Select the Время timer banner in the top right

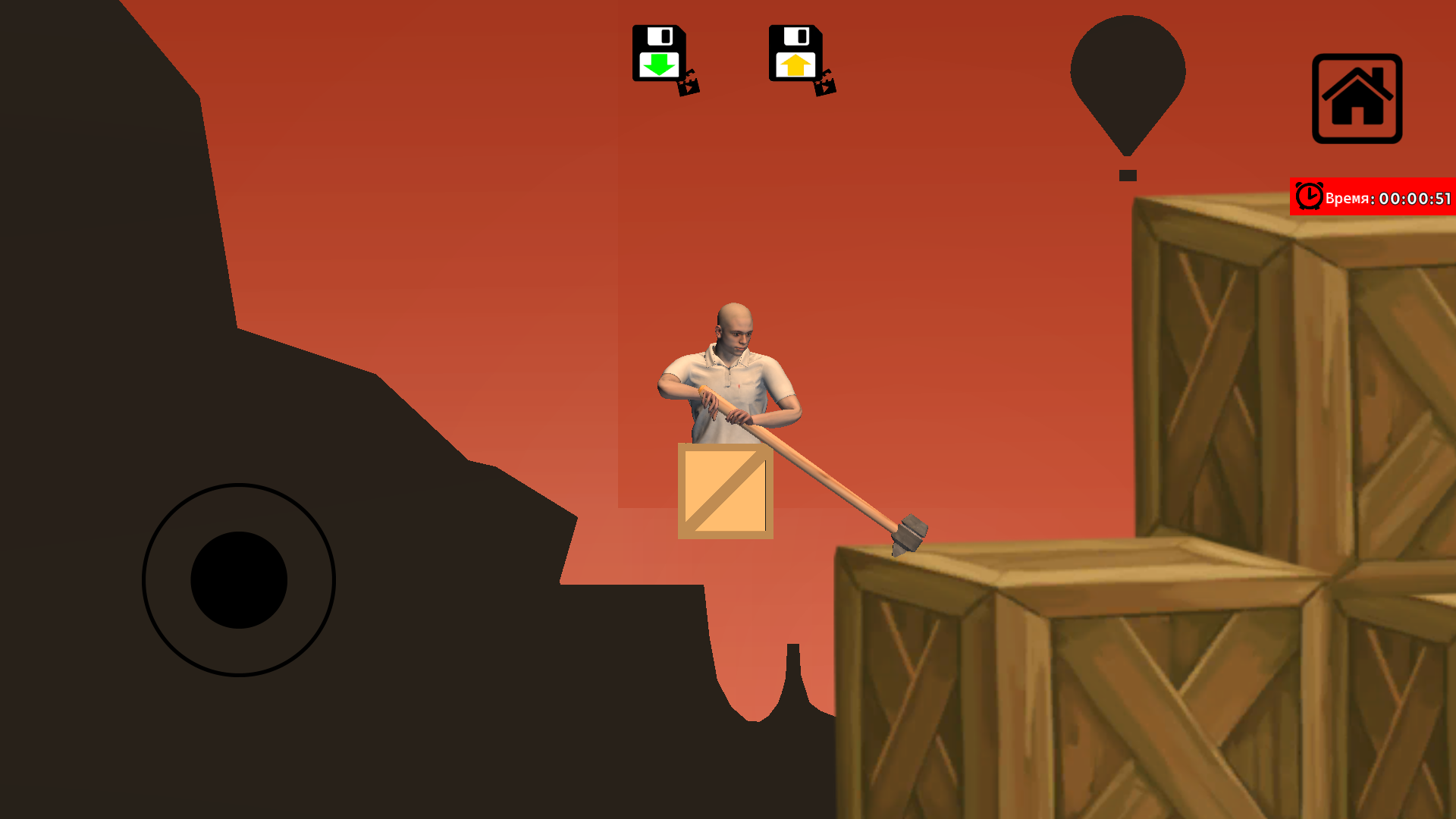point(1373,197)
